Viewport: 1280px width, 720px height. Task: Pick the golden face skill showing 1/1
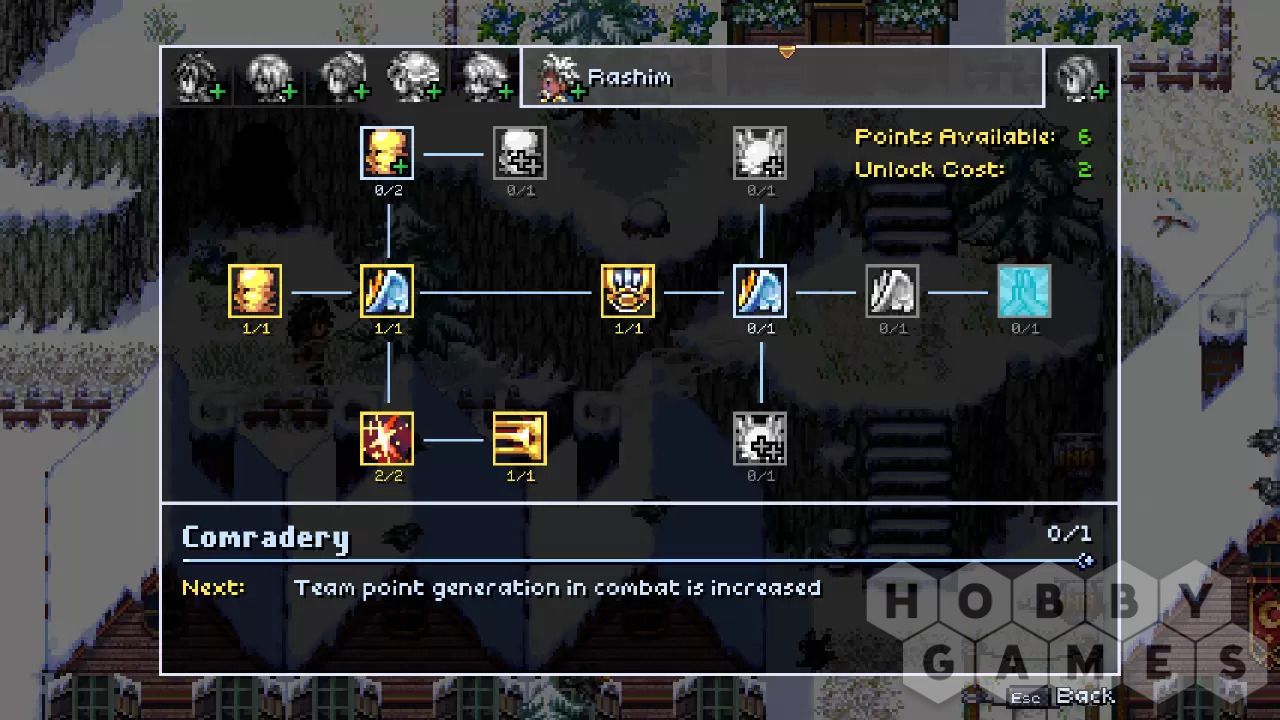pyautogui.click(x=255, y=291)
